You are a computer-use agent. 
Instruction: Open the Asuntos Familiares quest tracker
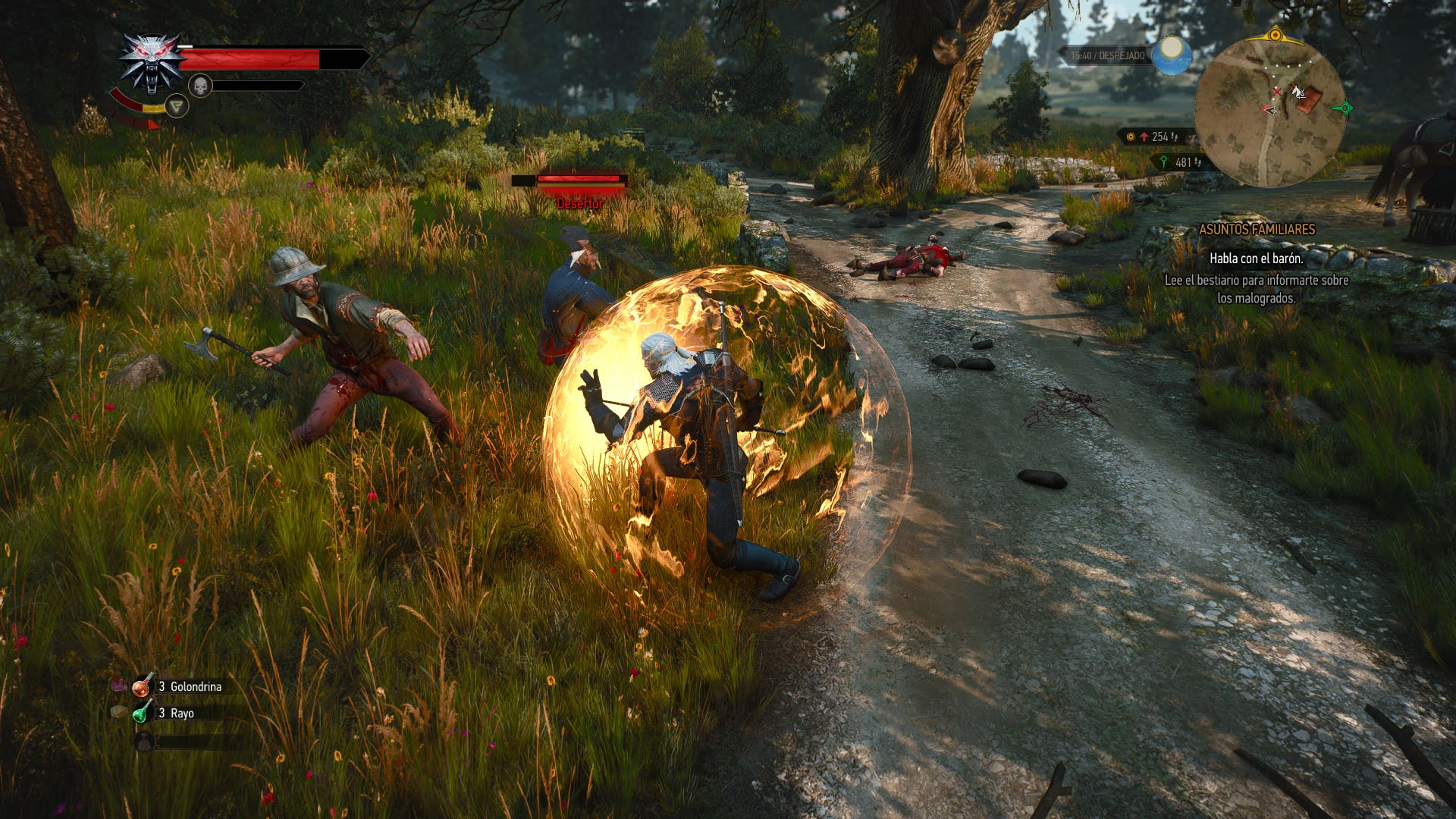[x=1257, y=229]
